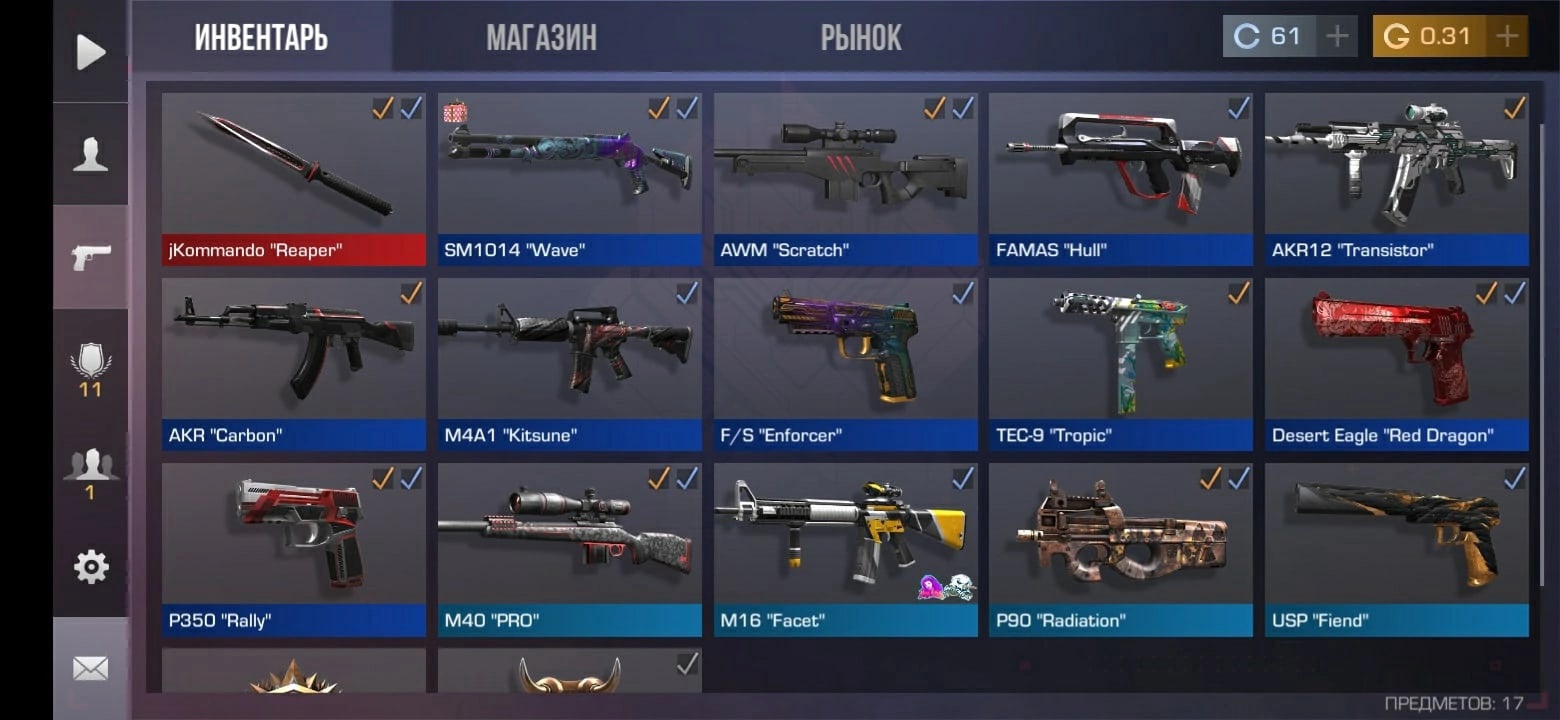Select the jKommando "Reaper" knife
This screenshot has height=720, width=1560.
[293, 178]
